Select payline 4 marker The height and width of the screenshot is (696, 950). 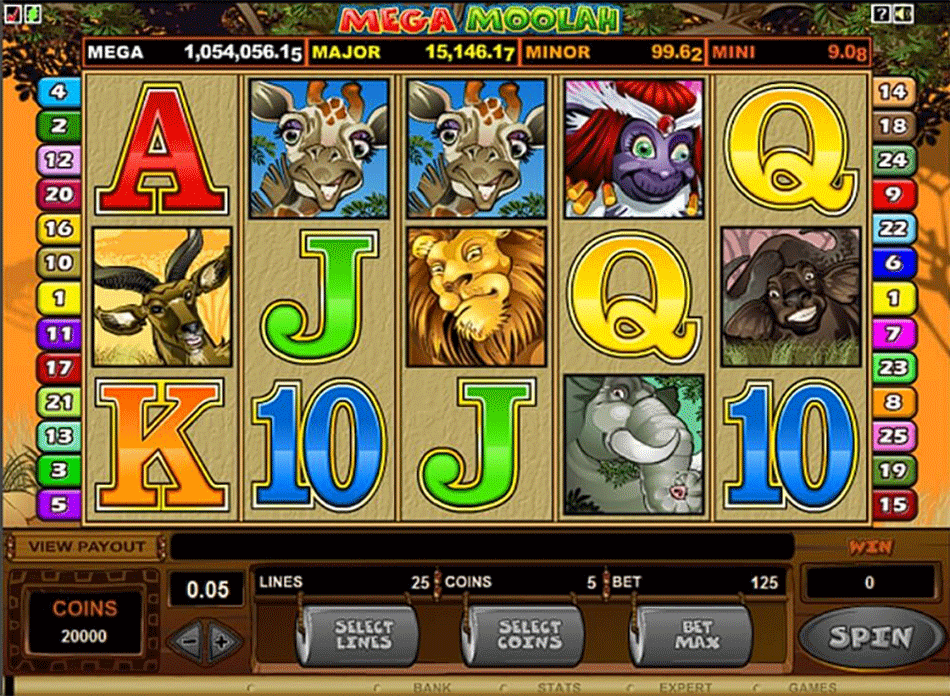tap(57, 92)
